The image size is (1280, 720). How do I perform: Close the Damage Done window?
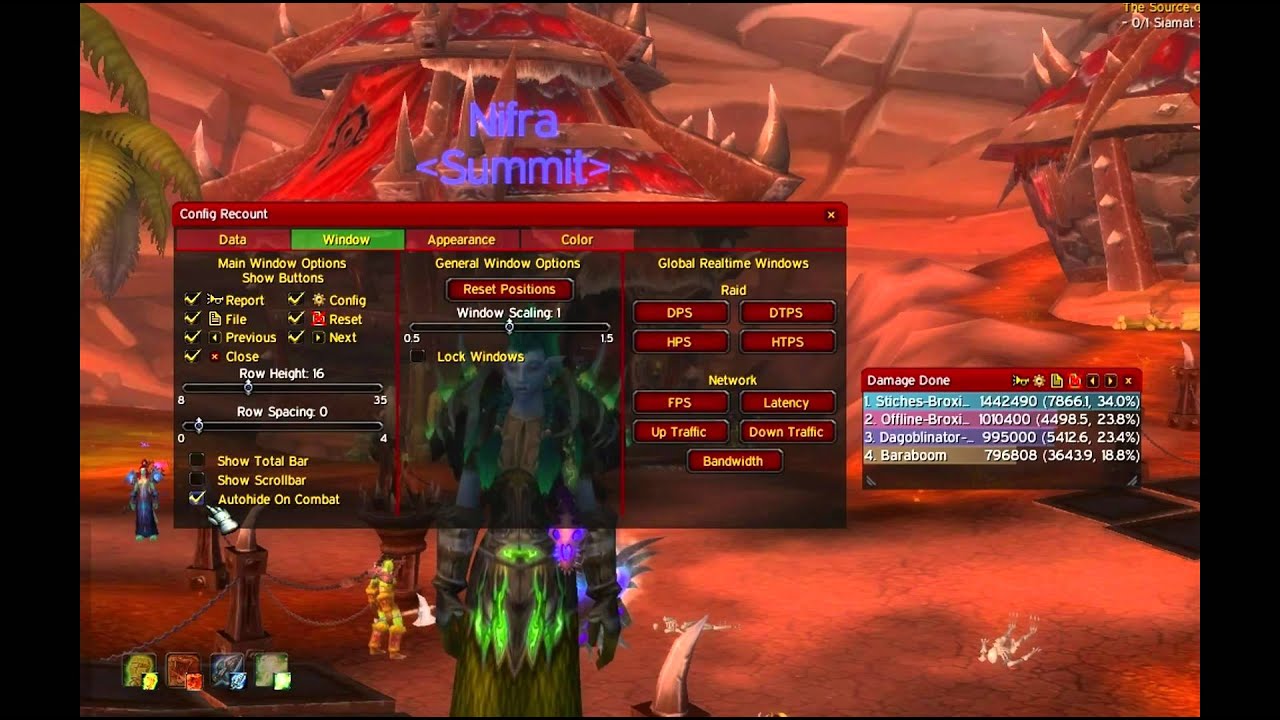pyautogui.click(x=1128, y=381)
